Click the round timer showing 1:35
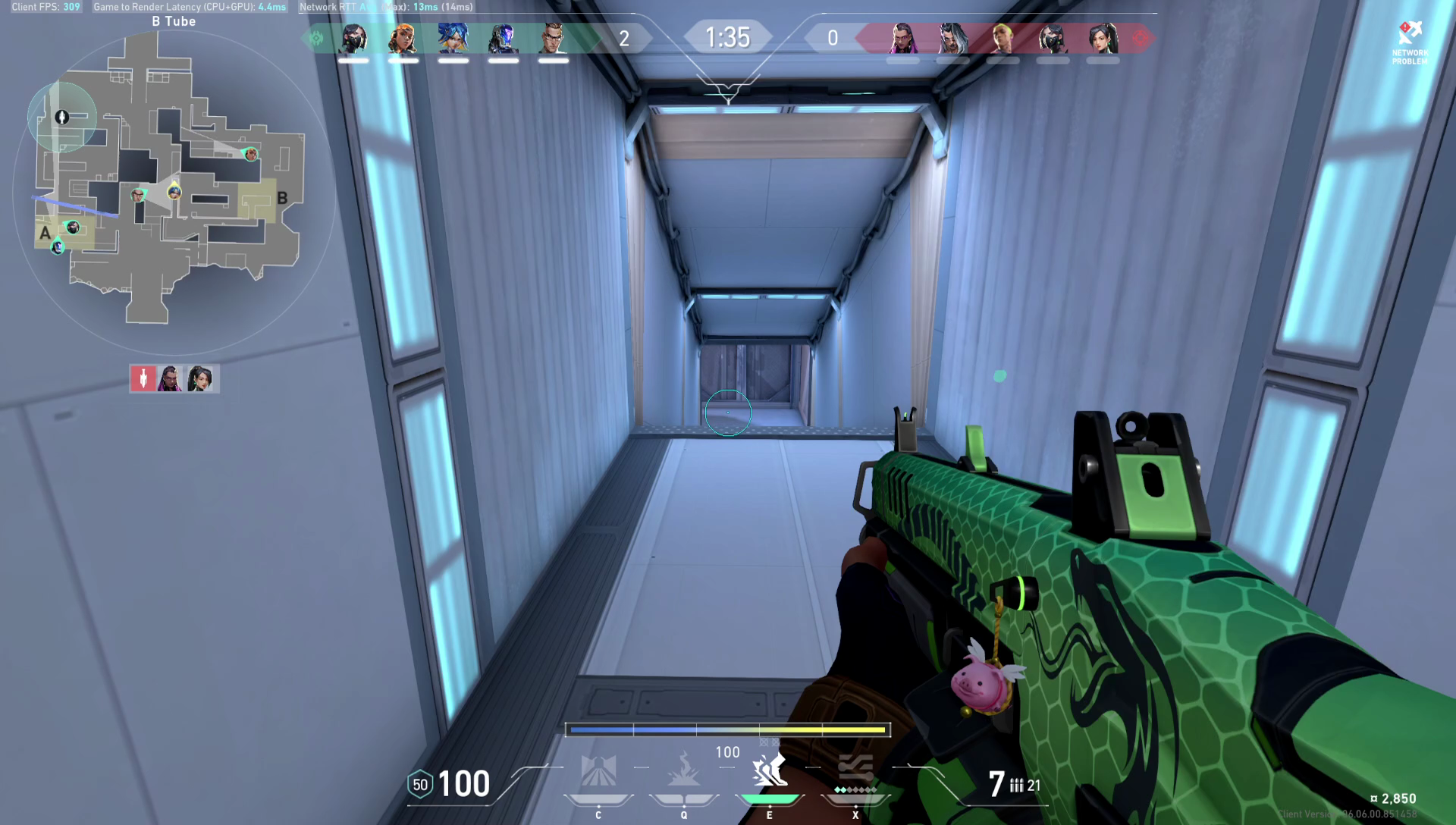Screen dimensions: 1456x825 point(728,36)
